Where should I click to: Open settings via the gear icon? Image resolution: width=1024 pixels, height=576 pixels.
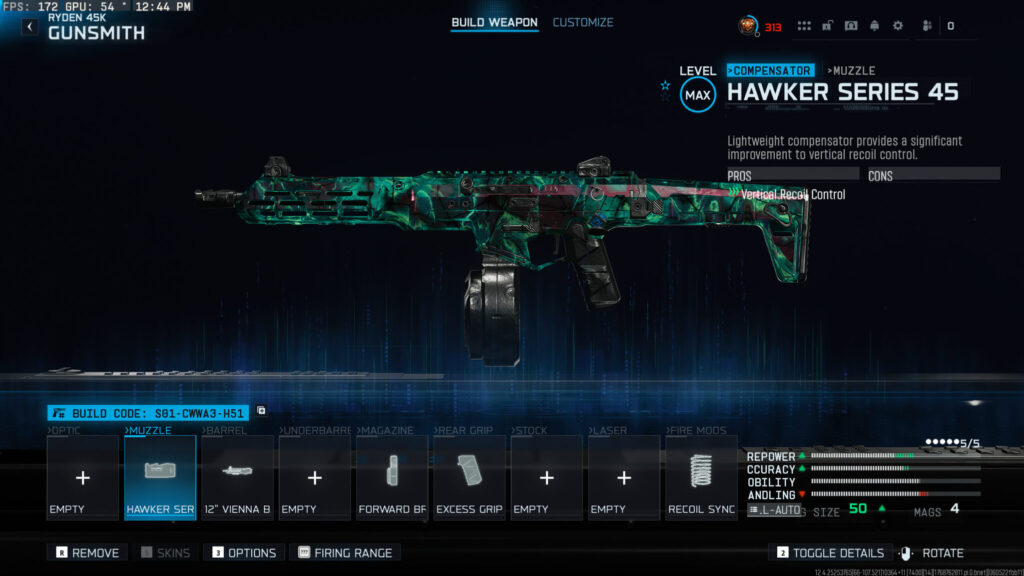pos(897,26)
